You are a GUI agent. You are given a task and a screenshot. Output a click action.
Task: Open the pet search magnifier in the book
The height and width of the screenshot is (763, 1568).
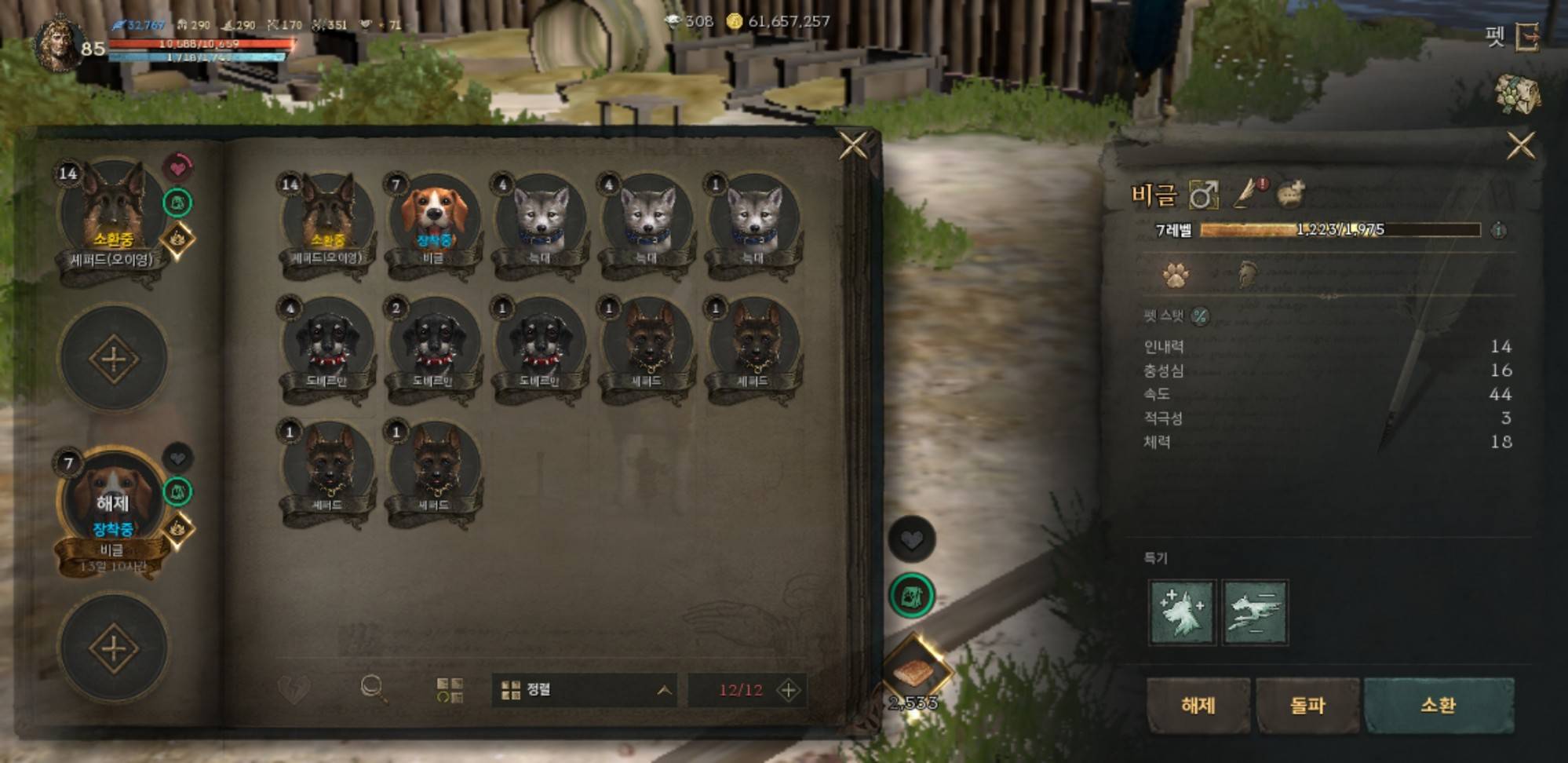(x=372, y=688)
